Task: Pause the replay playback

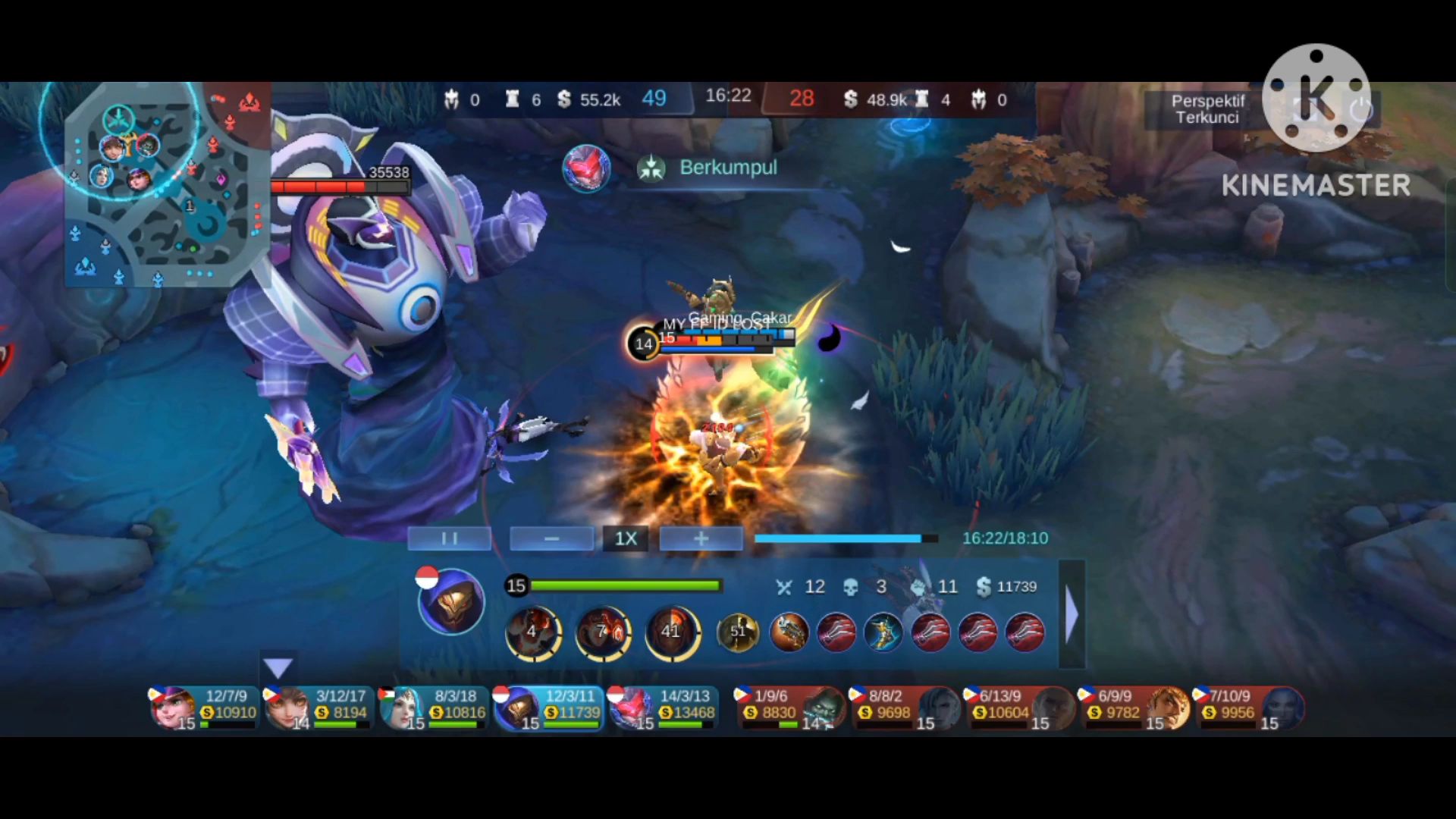Action: pos(449,538)
